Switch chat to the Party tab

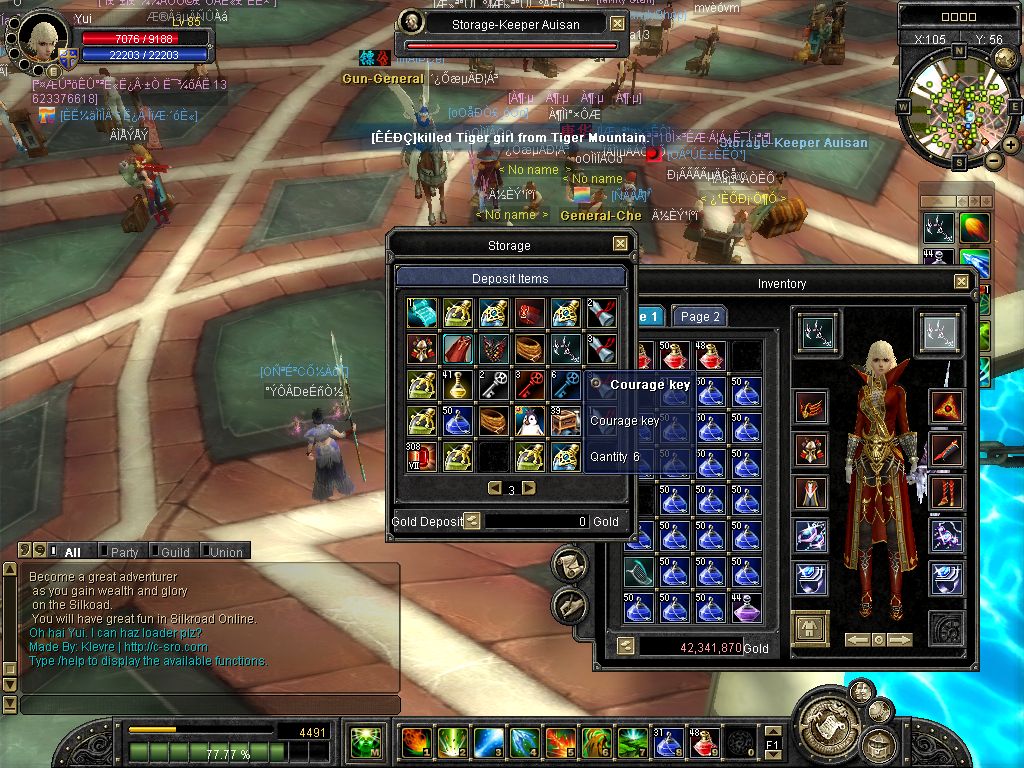[124, 551]
